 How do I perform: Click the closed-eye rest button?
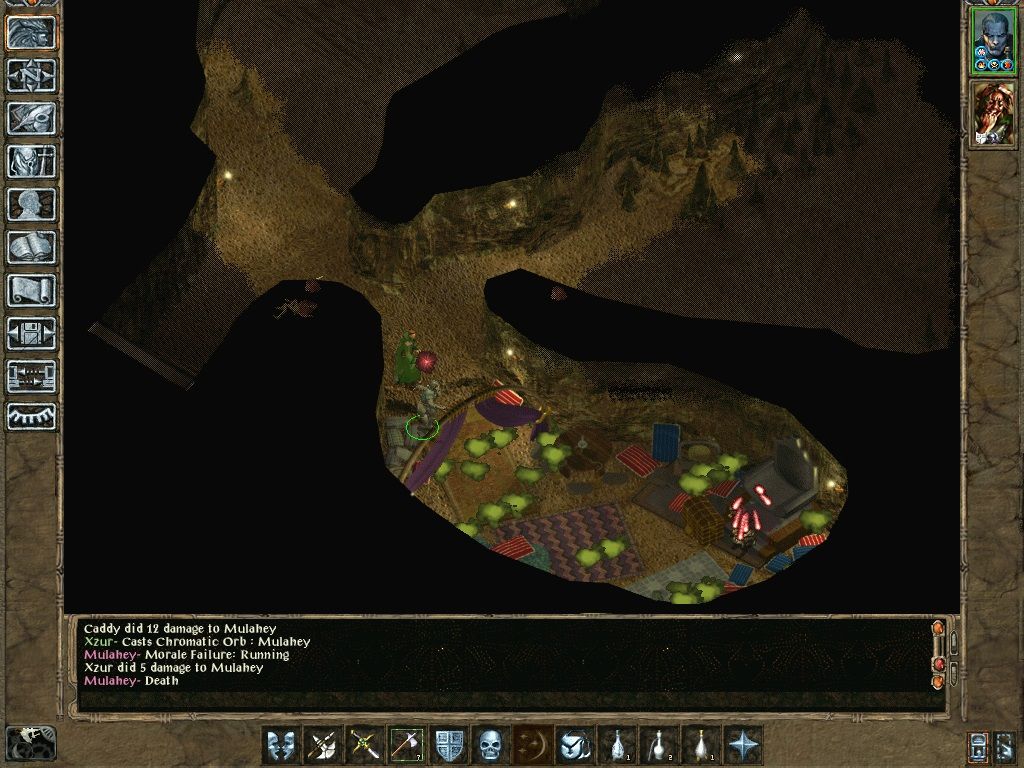(31, 417)
